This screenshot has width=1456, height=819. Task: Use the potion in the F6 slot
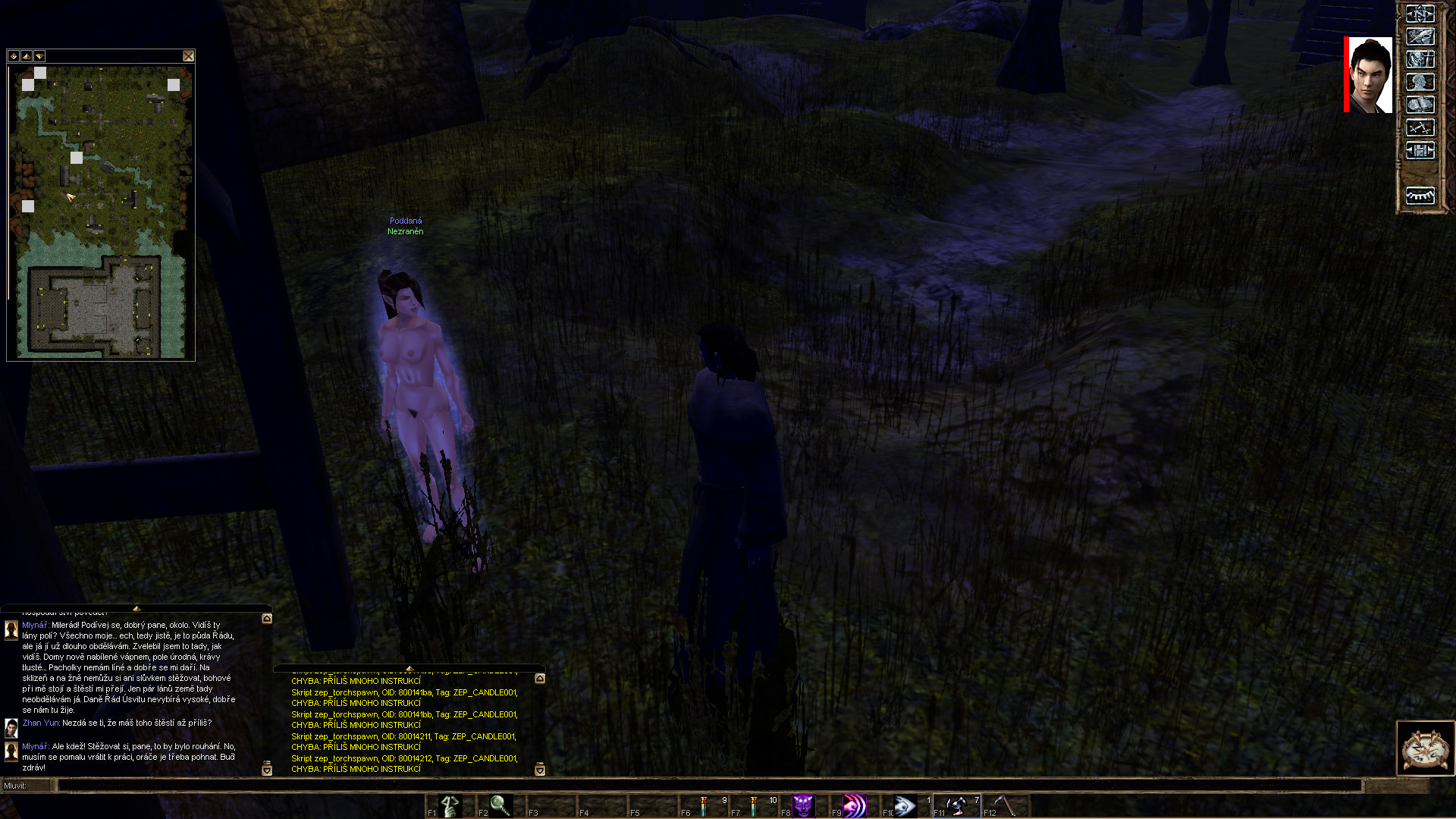pos(704,805)
